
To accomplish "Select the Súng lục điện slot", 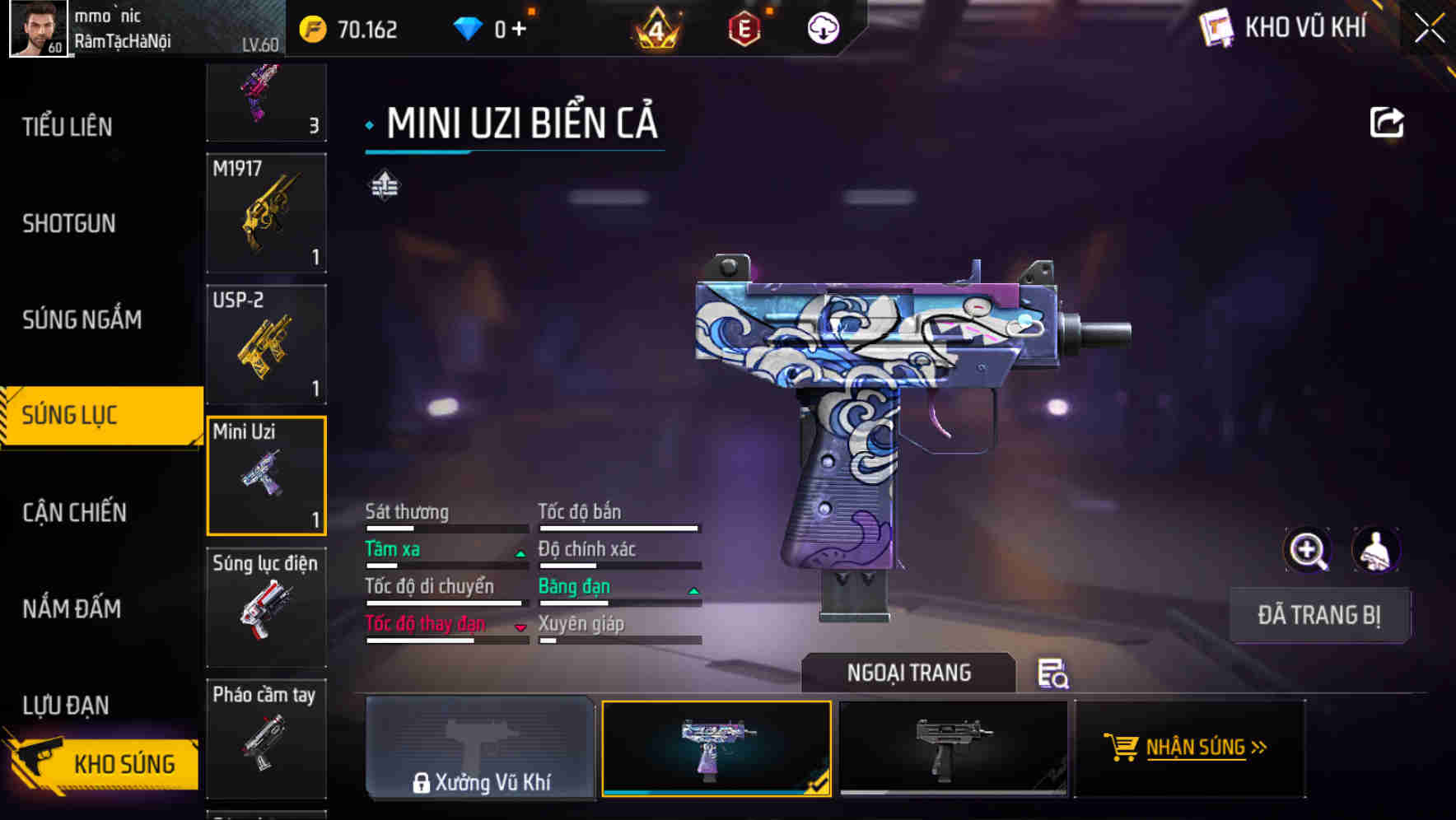I will 266,608.
